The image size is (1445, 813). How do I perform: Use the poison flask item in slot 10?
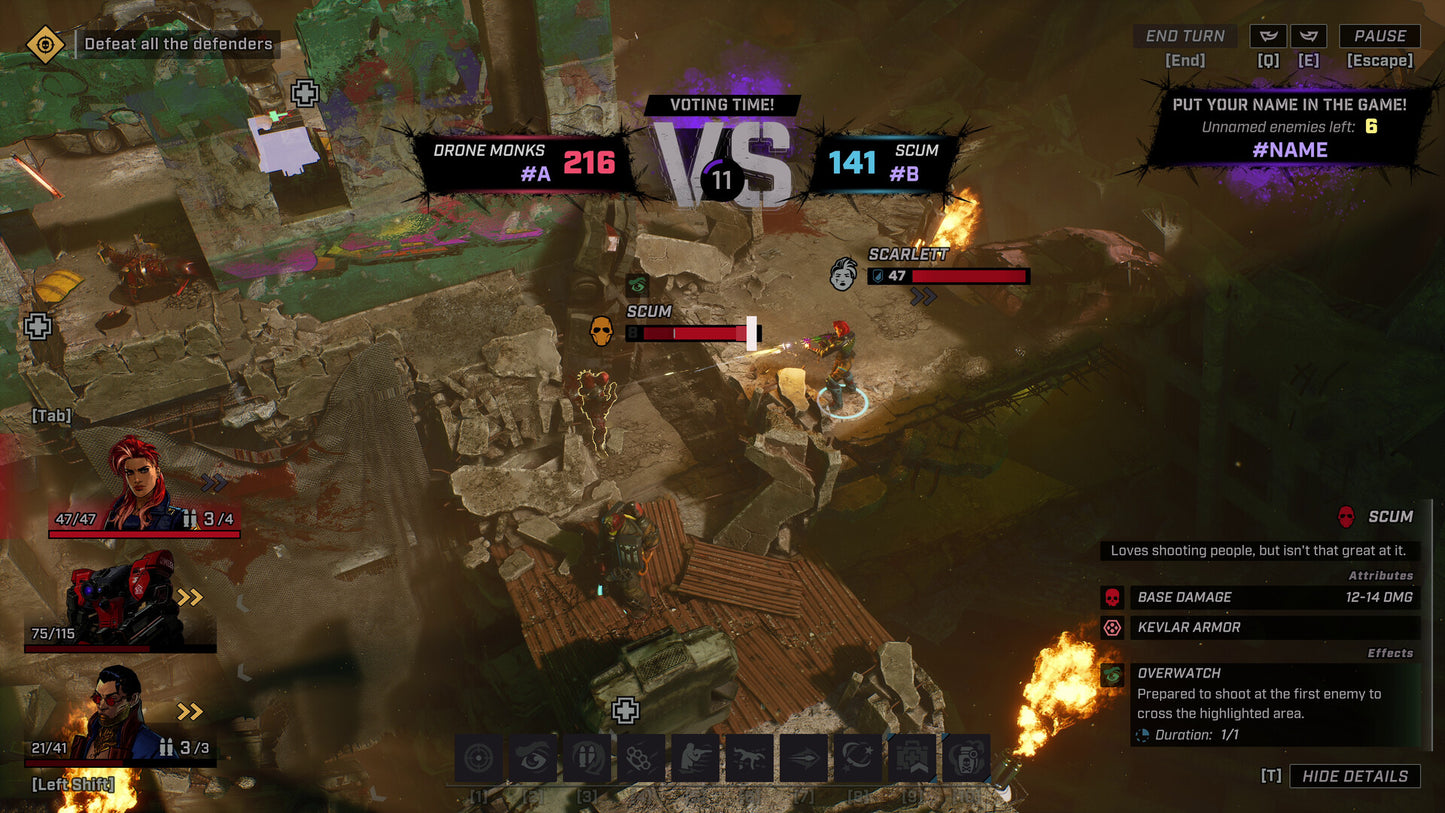pos(964,758)
